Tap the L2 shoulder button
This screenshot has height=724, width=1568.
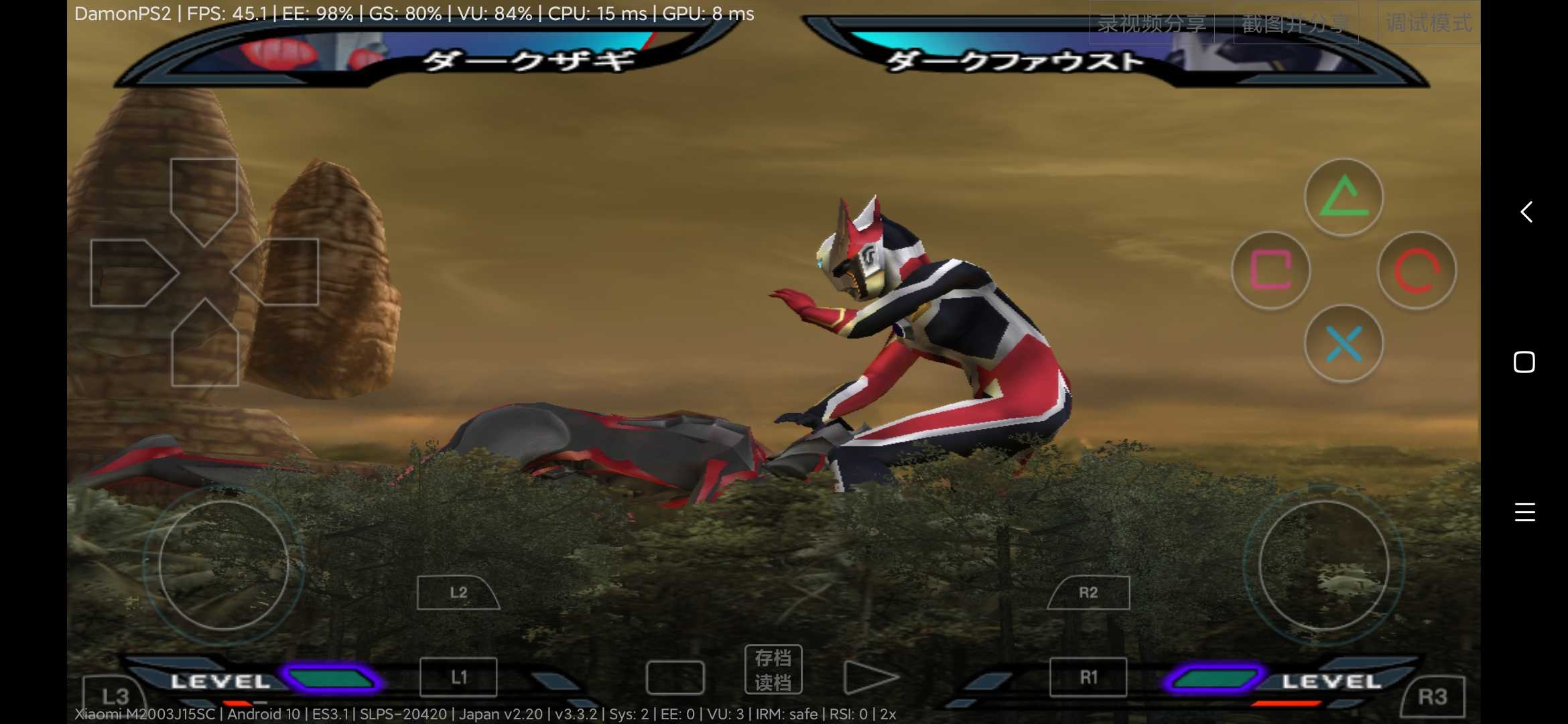pyautogui.click(x=458, y=592)
